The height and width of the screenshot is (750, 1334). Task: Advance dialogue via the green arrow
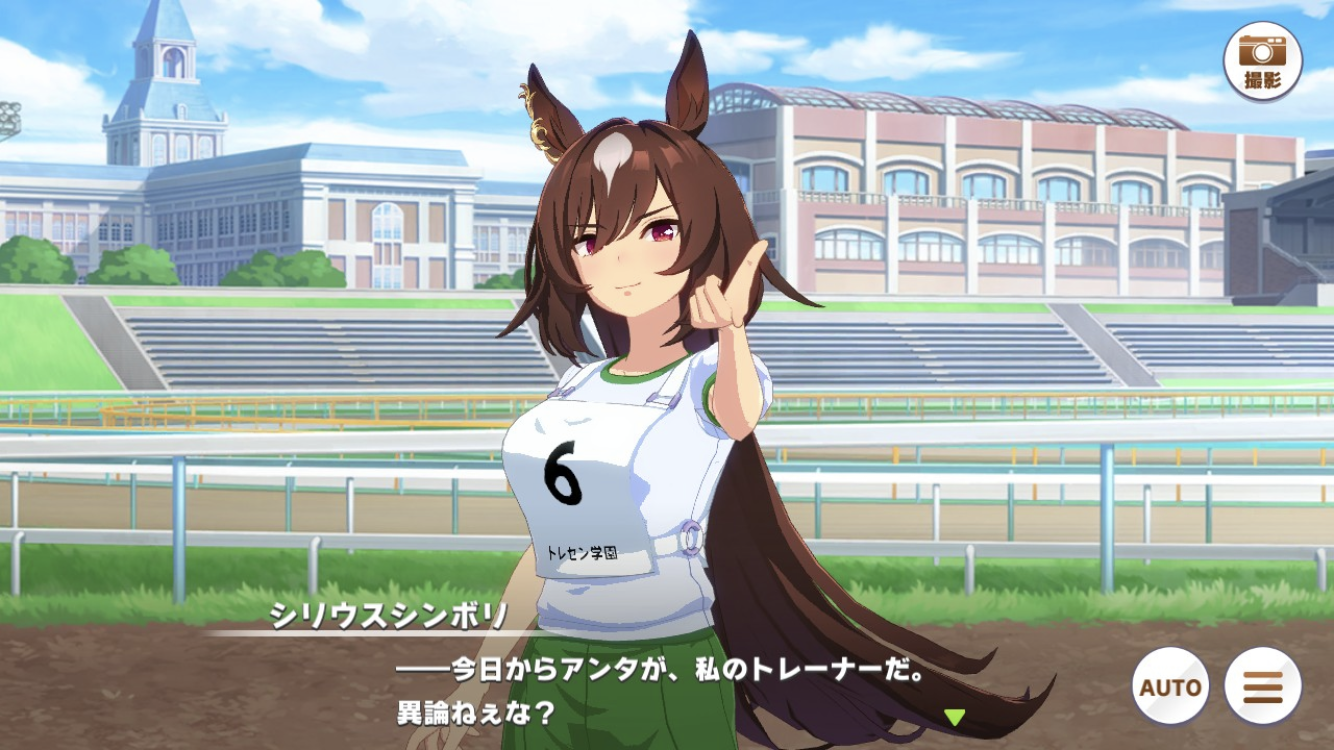click(955, 716)
